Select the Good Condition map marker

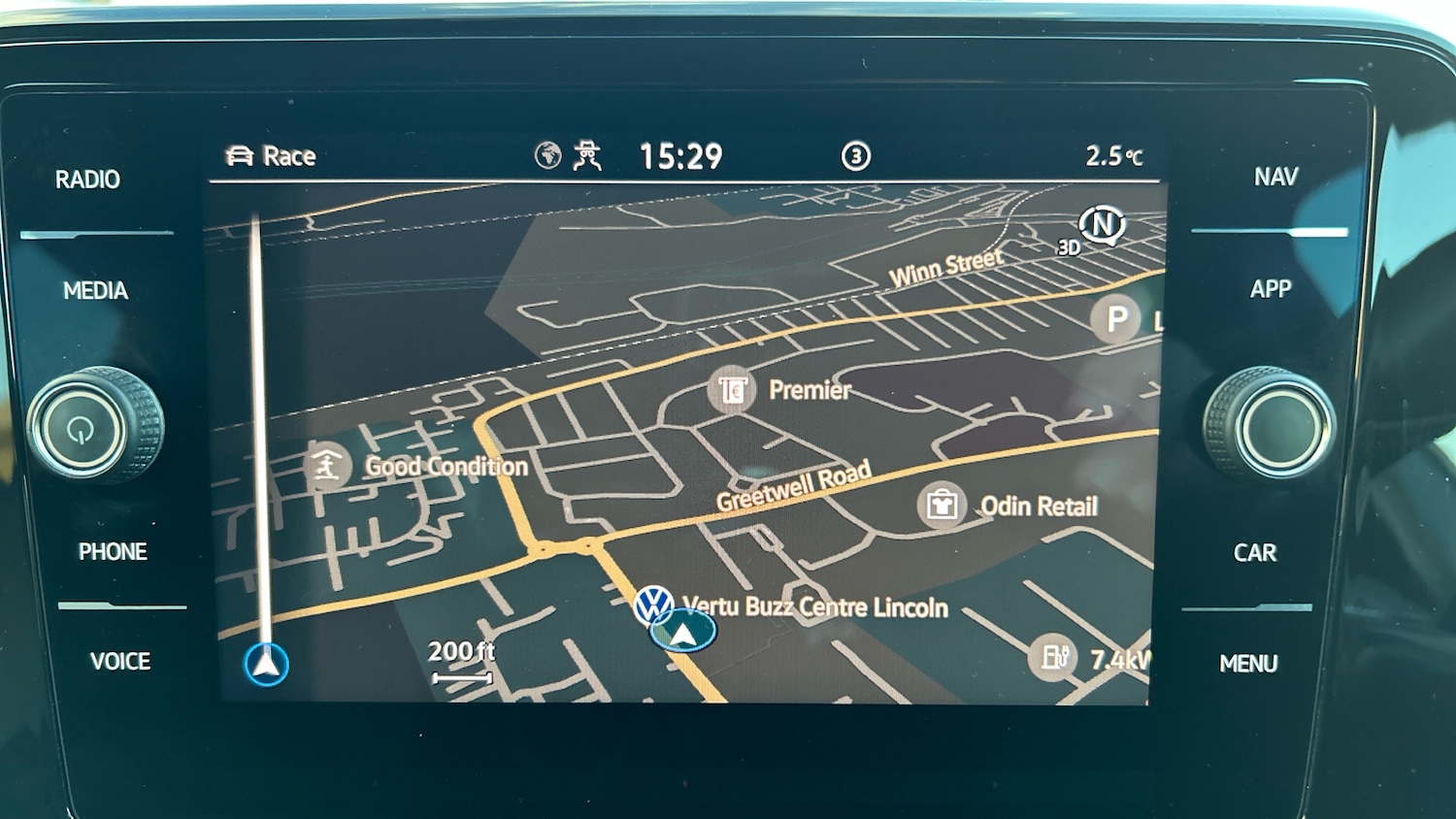point(326,466)
